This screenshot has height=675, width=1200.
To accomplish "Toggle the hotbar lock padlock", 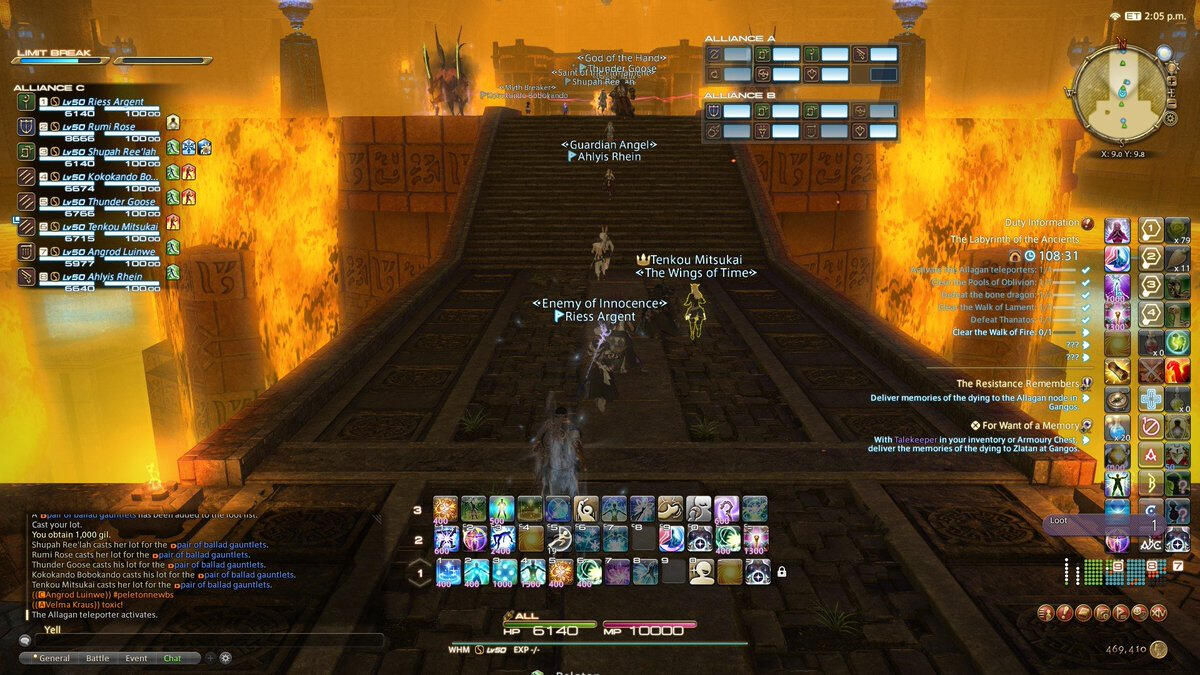I will [781, 572].
